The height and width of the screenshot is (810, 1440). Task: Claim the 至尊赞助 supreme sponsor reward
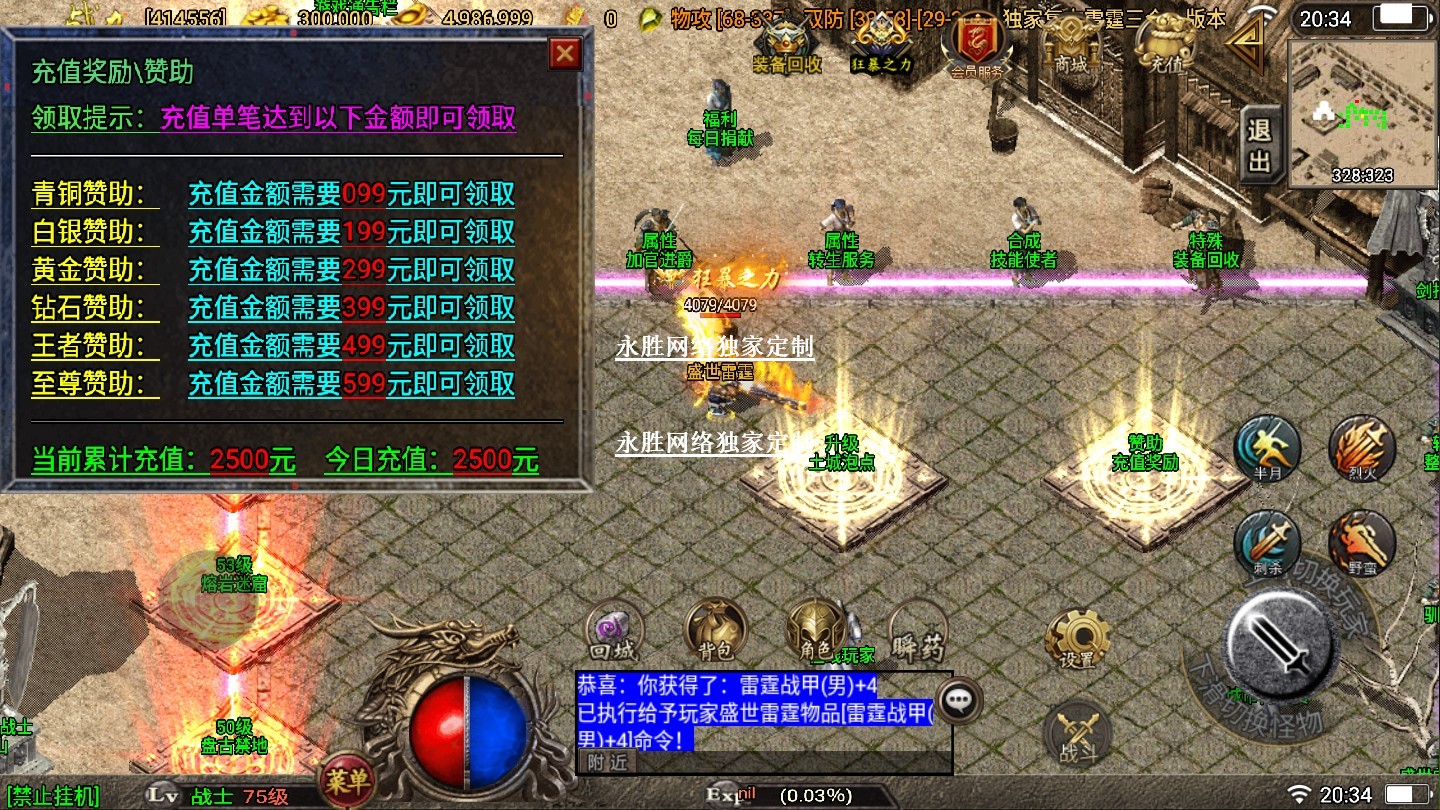coord(351,384)
